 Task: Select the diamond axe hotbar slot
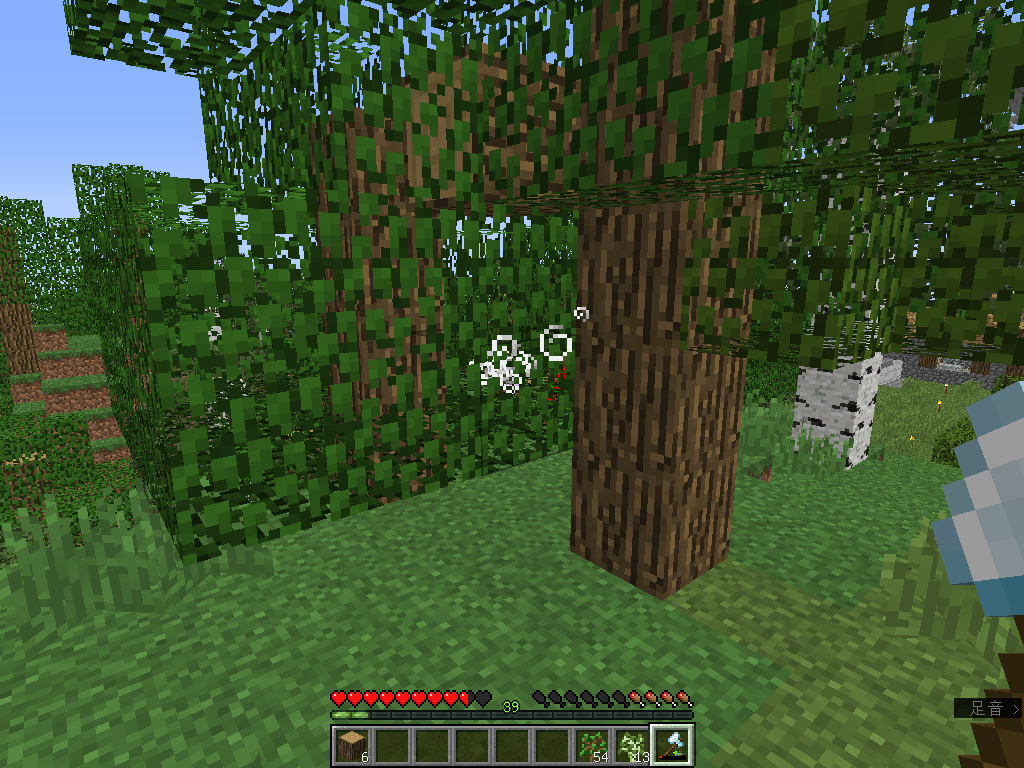[671, 745]
